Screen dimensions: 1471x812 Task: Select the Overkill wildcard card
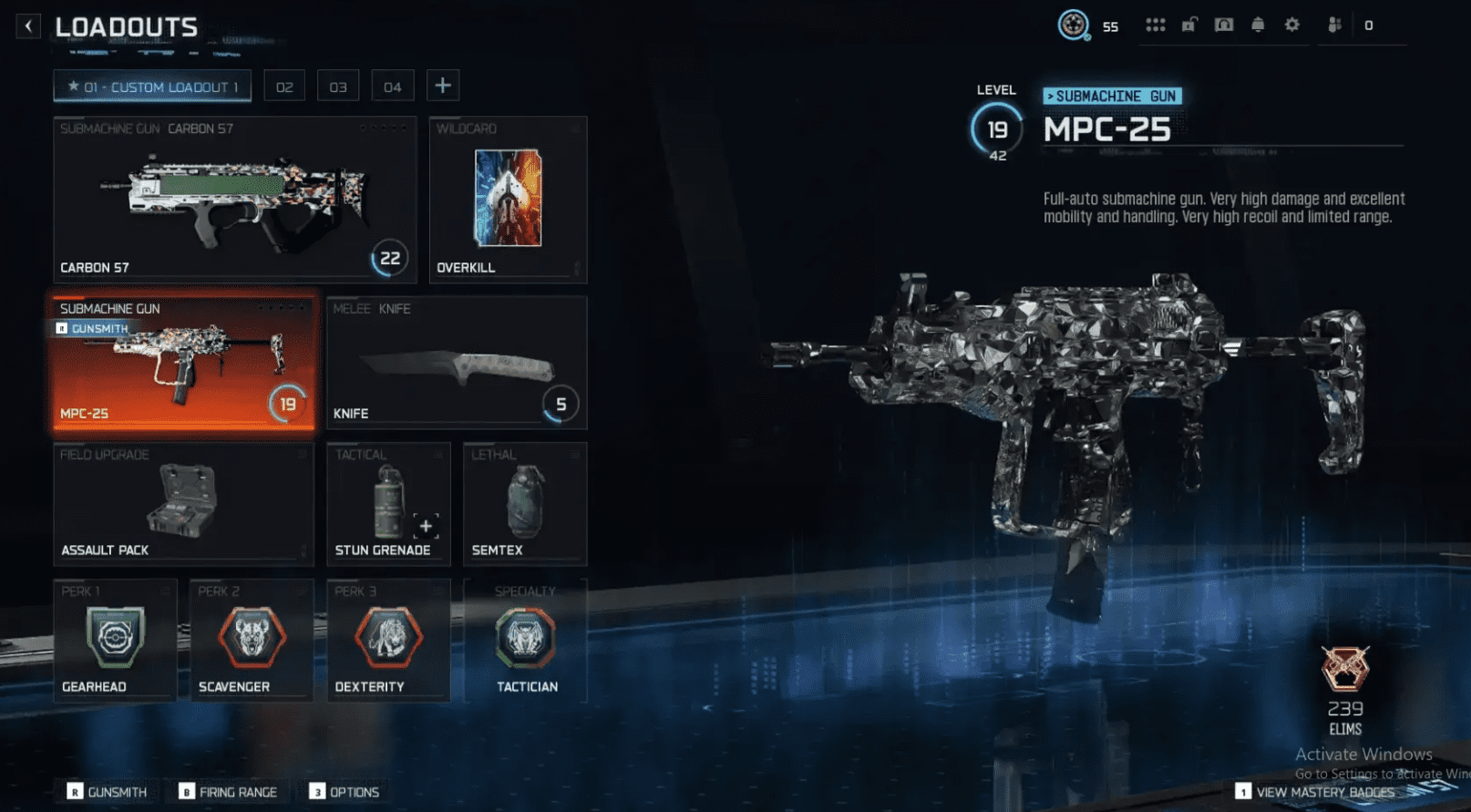(508, 199)
